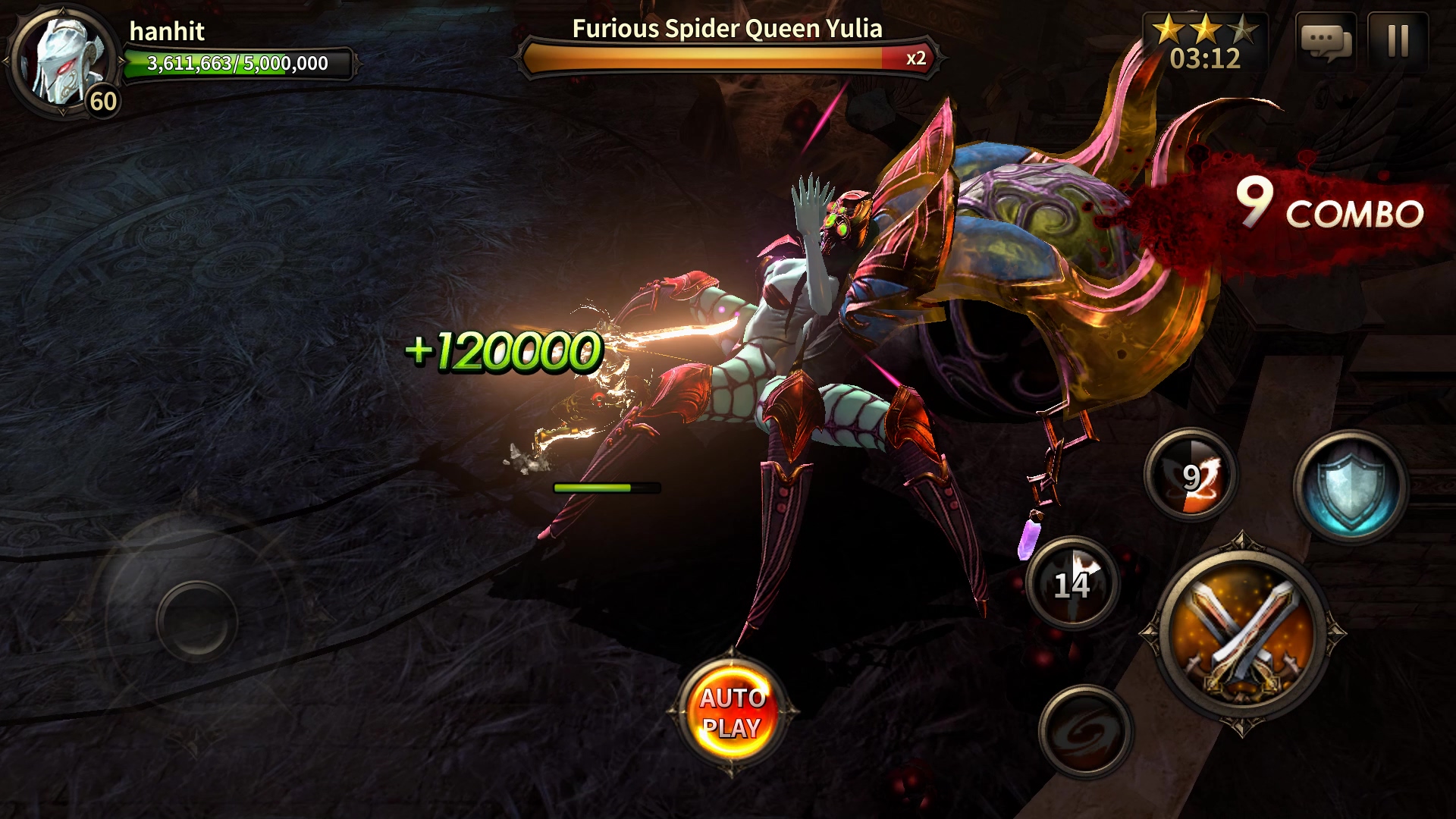
Task: Toggle the Auto Play button
Action: coord(731,712)
